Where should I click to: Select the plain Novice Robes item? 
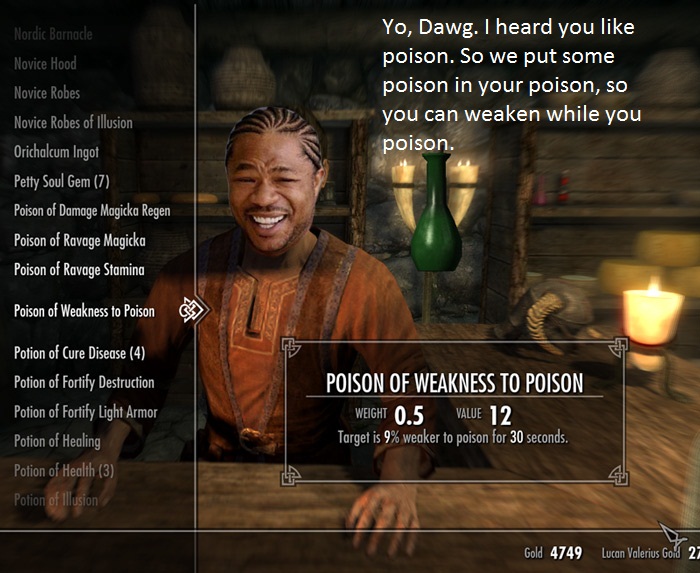click(x=47, y=93)
